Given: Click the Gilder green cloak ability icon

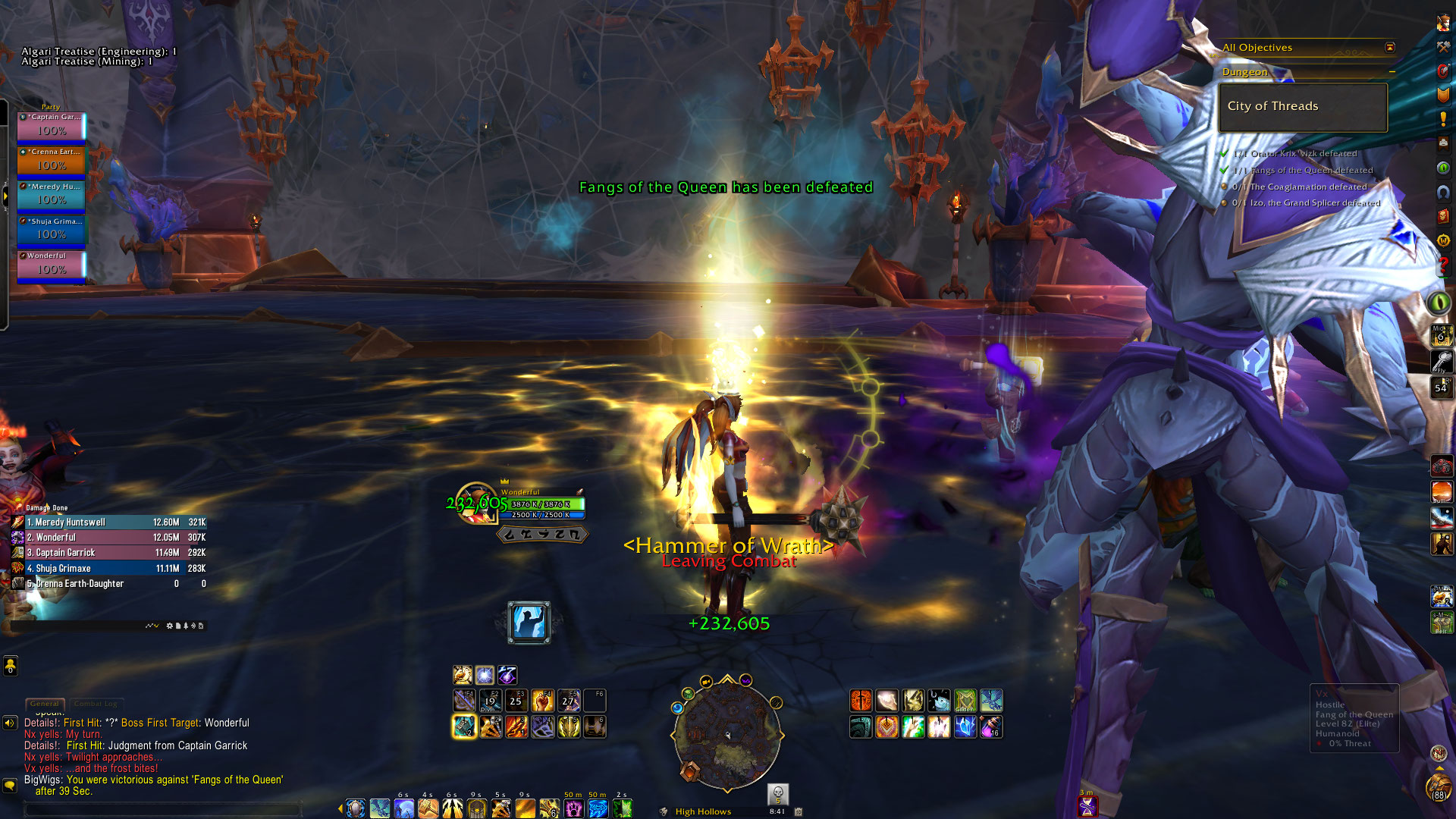Looking at the screenshot, I should [965, 701].
